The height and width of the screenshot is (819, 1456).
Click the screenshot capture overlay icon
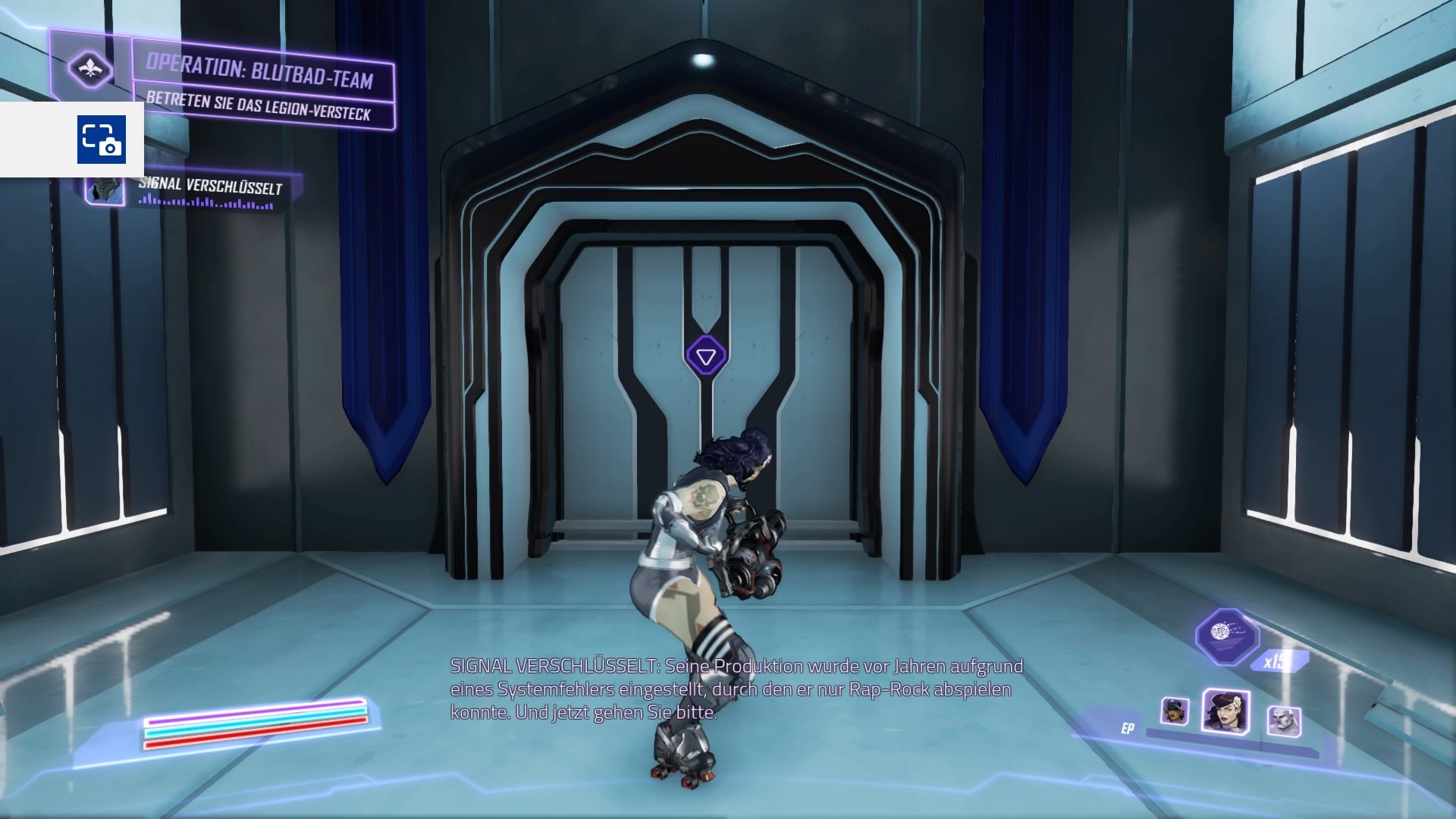pyautogui.click(x=101, y=140)
